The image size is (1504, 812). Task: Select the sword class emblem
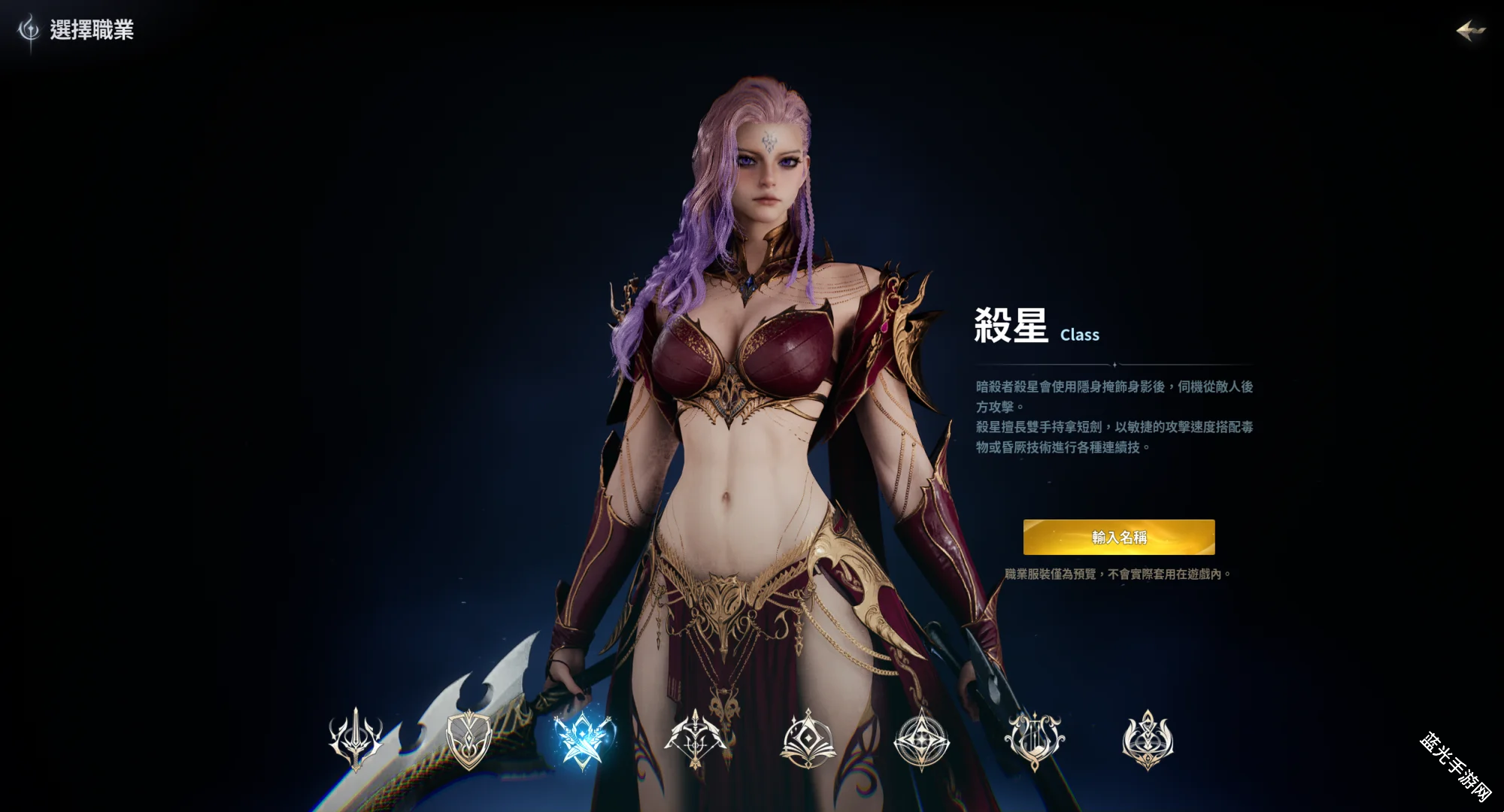click(x=356, y=740)
